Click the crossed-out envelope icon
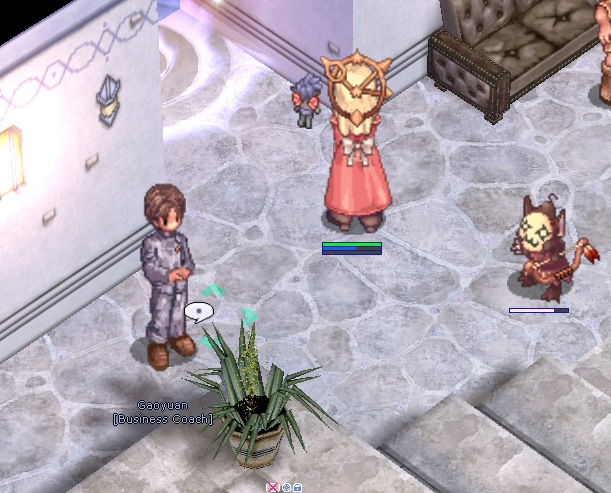Screen dimensions: 611x493 point(273,487)
